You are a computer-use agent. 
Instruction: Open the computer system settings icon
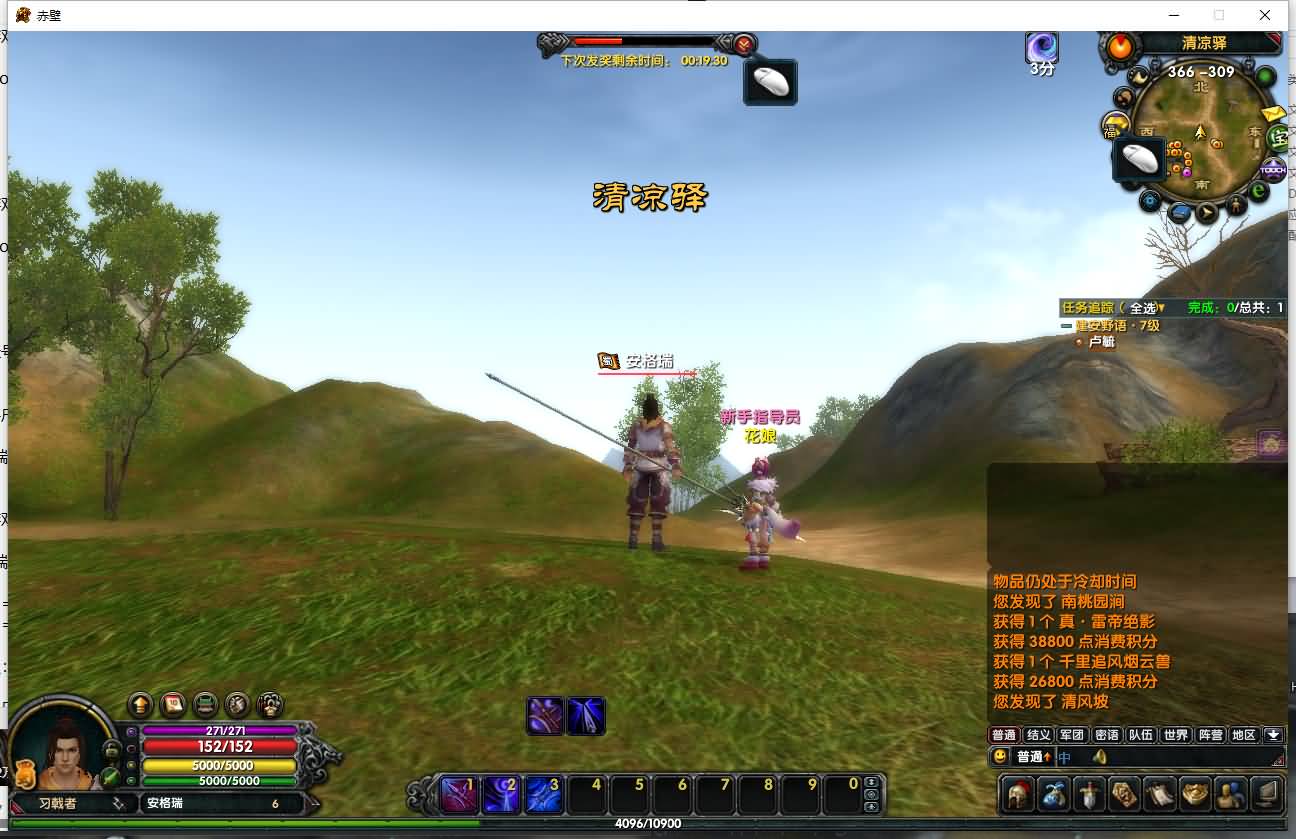point(1267,795)
